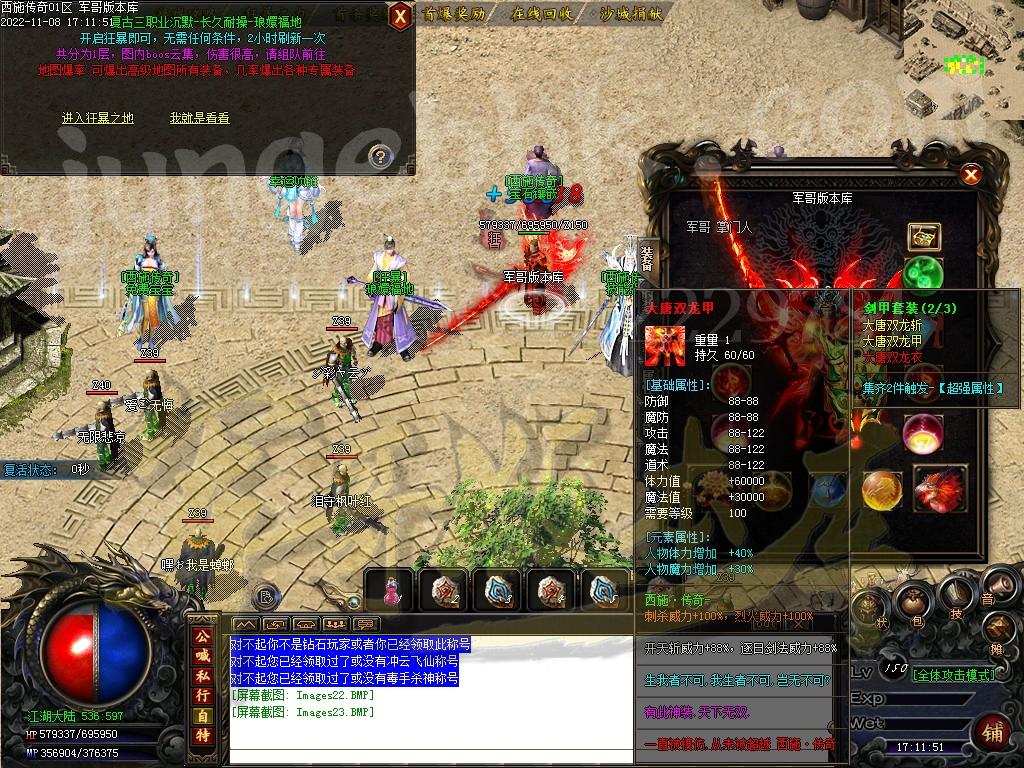This screenshot has height=768, width=1024.
Task: Close the character equipment panel
Action: [x=969, y=176]
